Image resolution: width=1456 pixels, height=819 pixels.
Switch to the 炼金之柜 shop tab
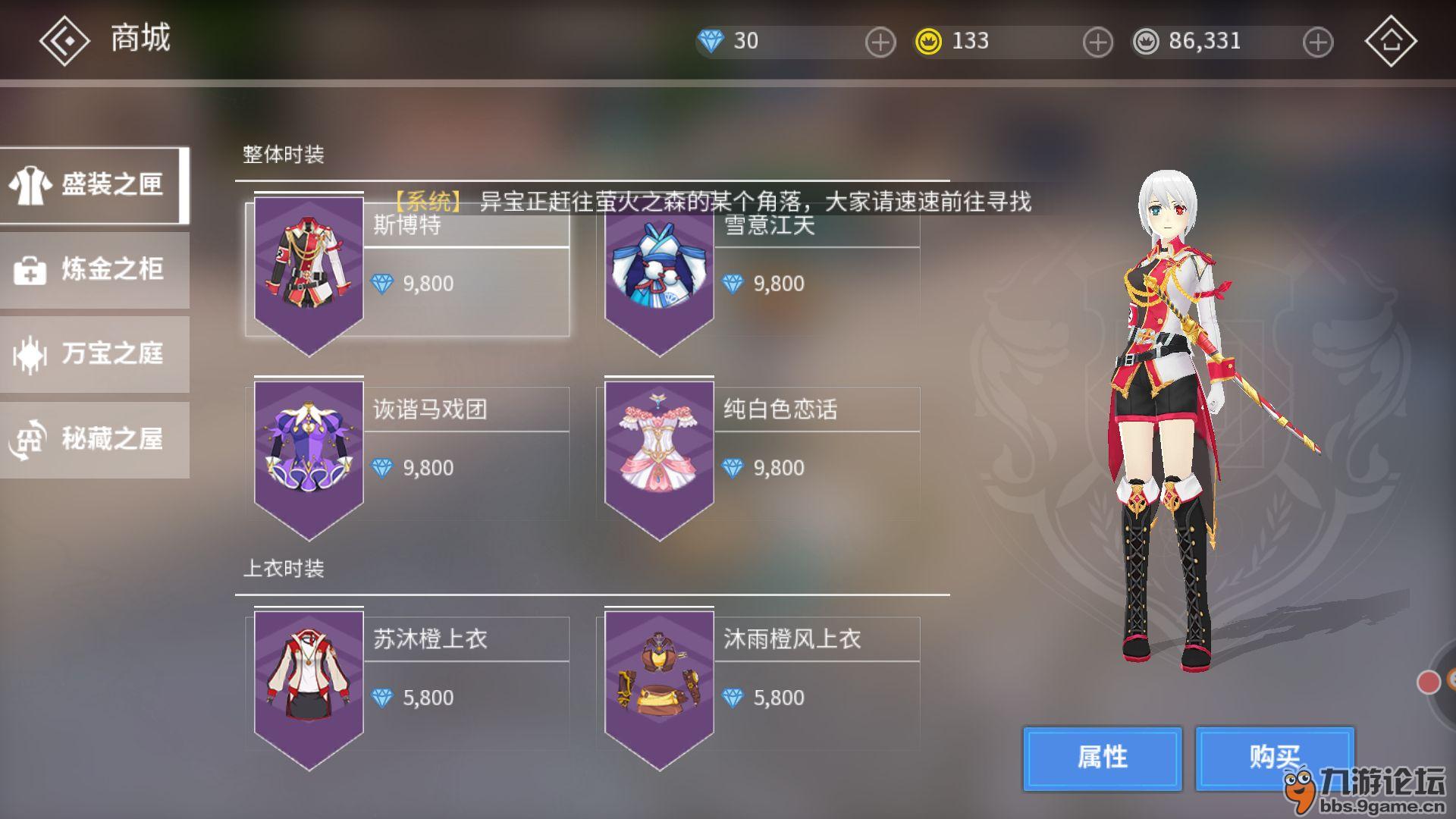(x=94, y=269)
